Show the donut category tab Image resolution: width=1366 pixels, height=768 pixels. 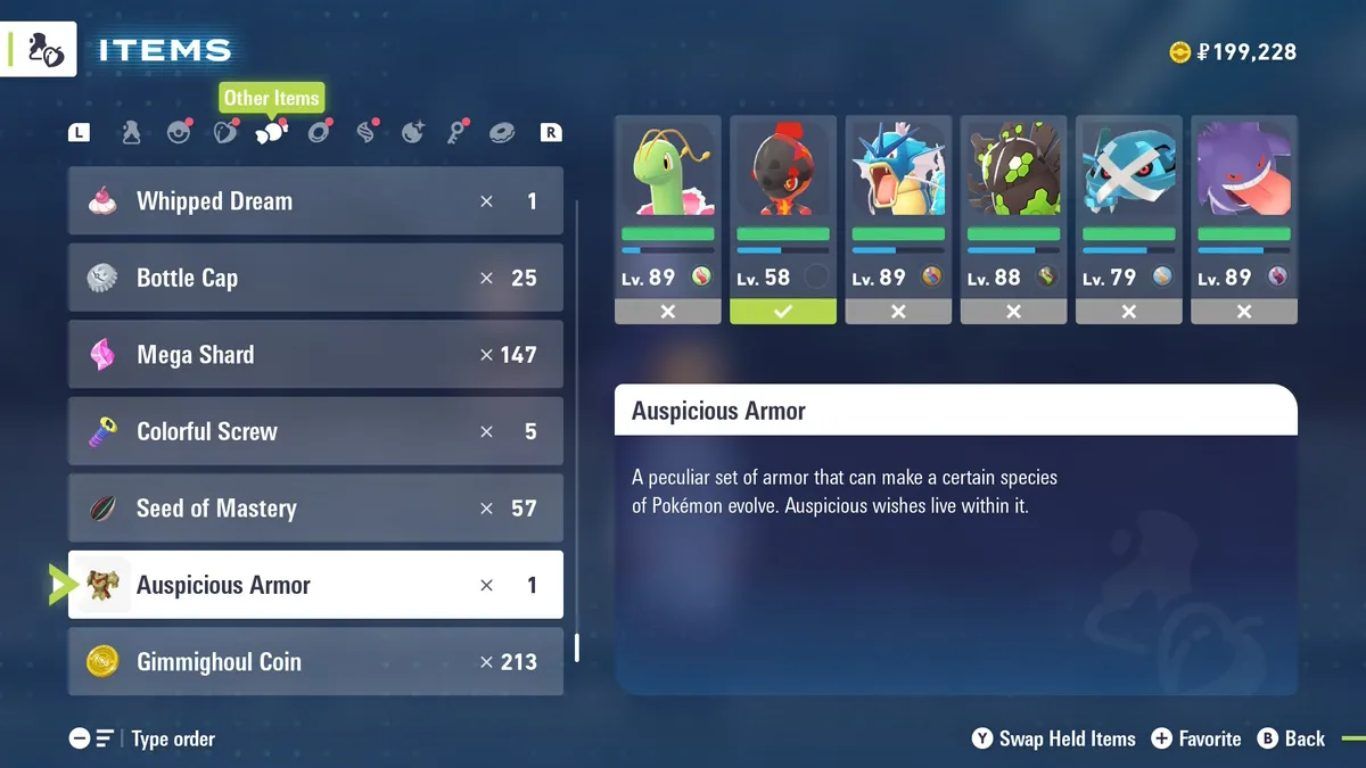(502, 132)
